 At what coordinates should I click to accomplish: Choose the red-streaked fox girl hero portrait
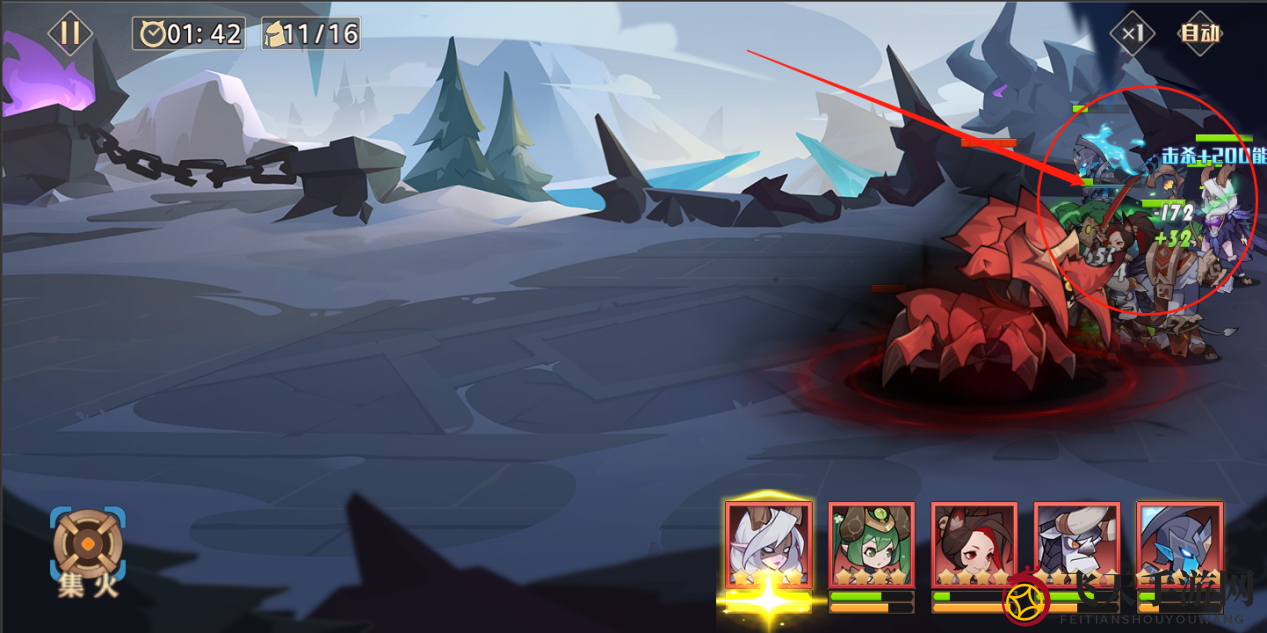tap(974, 545)
